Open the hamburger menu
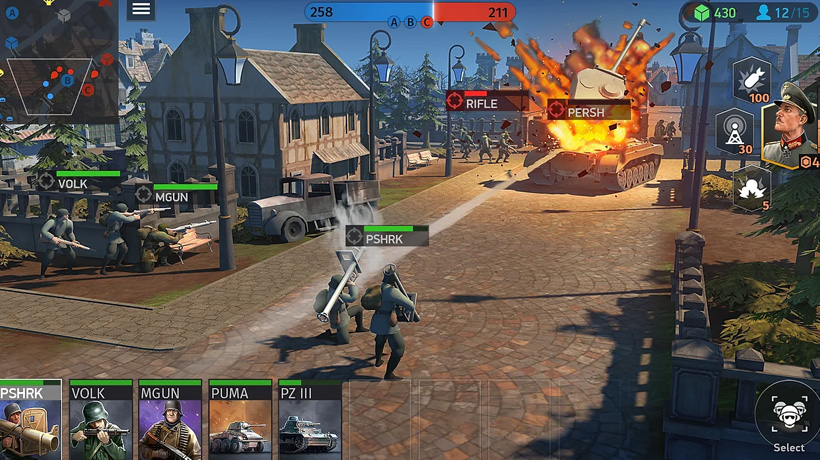Image resolution: width=820 pixels, height=460 pixels. point(141,10)
